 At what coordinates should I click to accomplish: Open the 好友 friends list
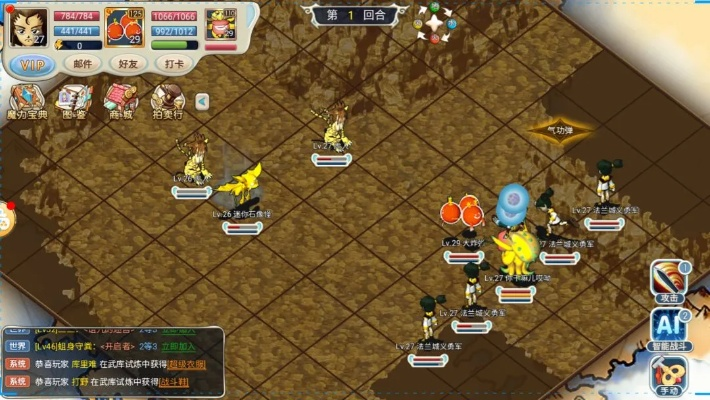(129, 63)
